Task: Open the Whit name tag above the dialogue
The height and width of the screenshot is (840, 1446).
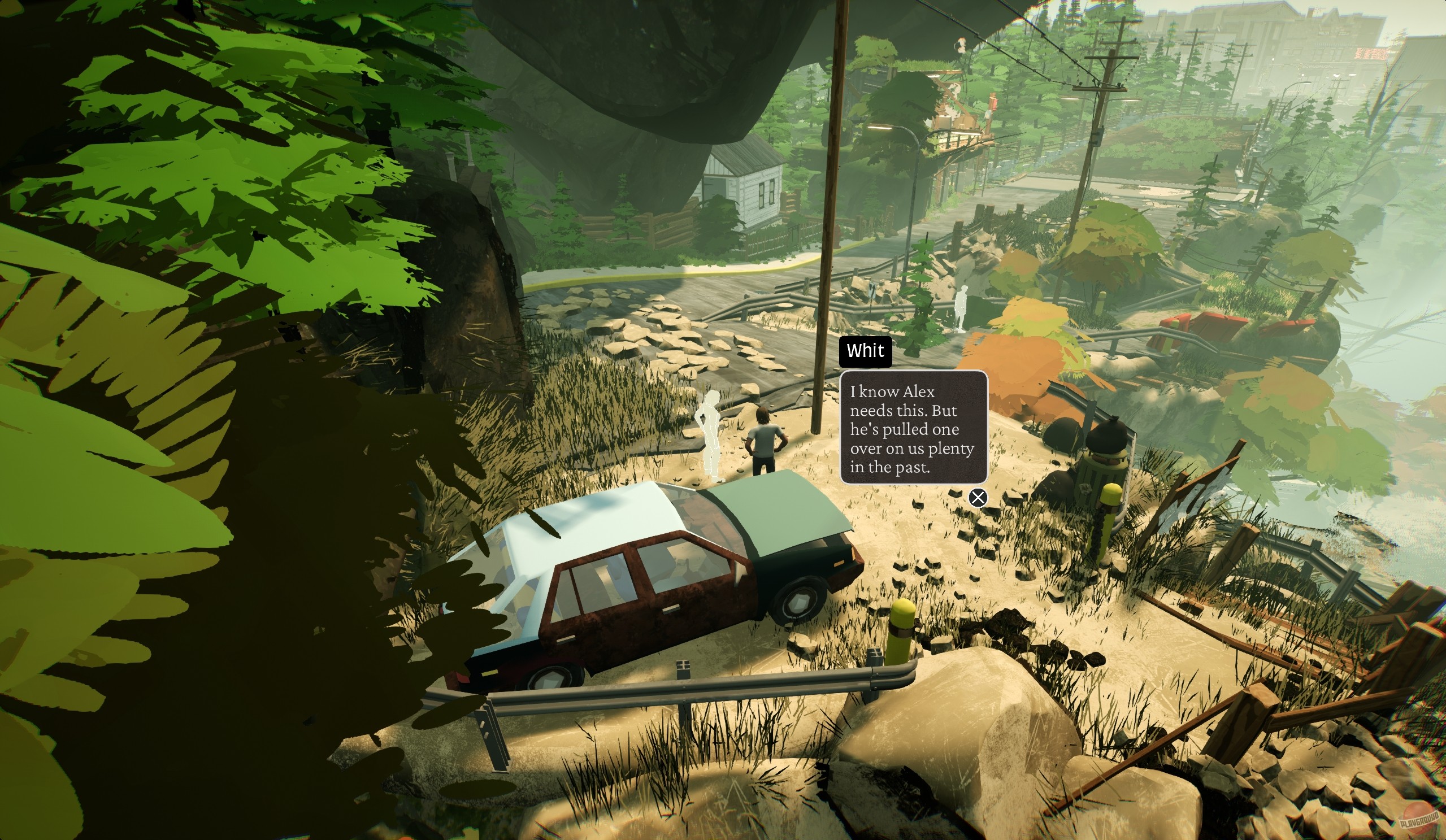Action: [865, 351]
